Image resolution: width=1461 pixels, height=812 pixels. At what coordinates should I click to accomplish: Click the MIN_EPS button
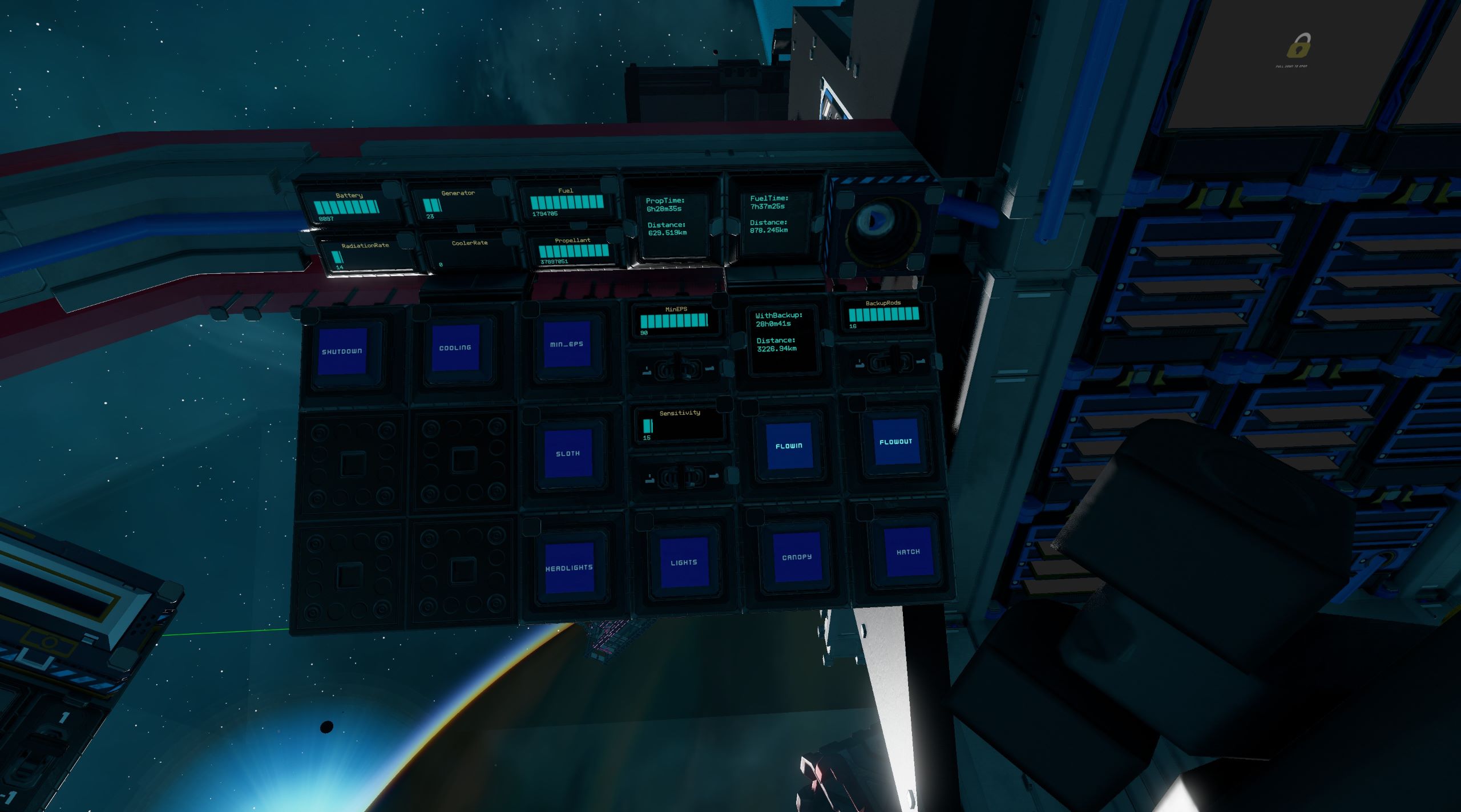567,344
